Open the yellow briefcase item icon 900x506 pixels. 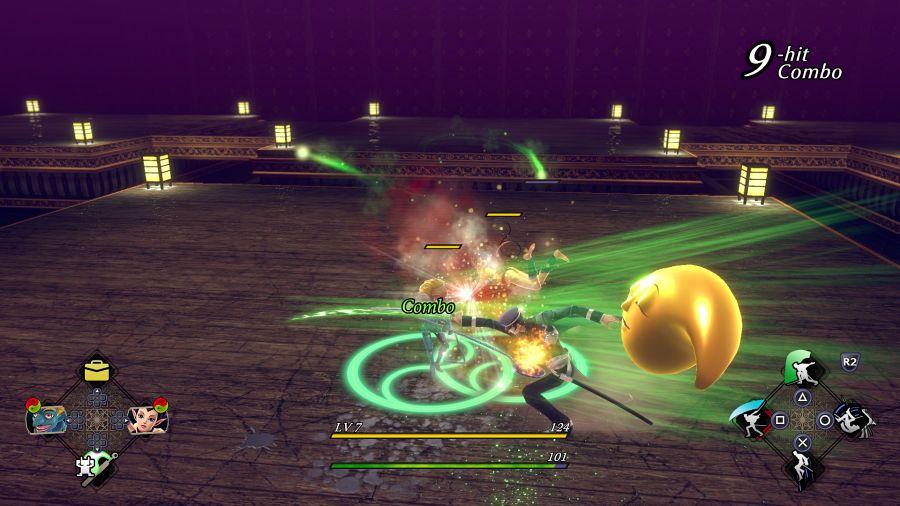pos(97,370)
